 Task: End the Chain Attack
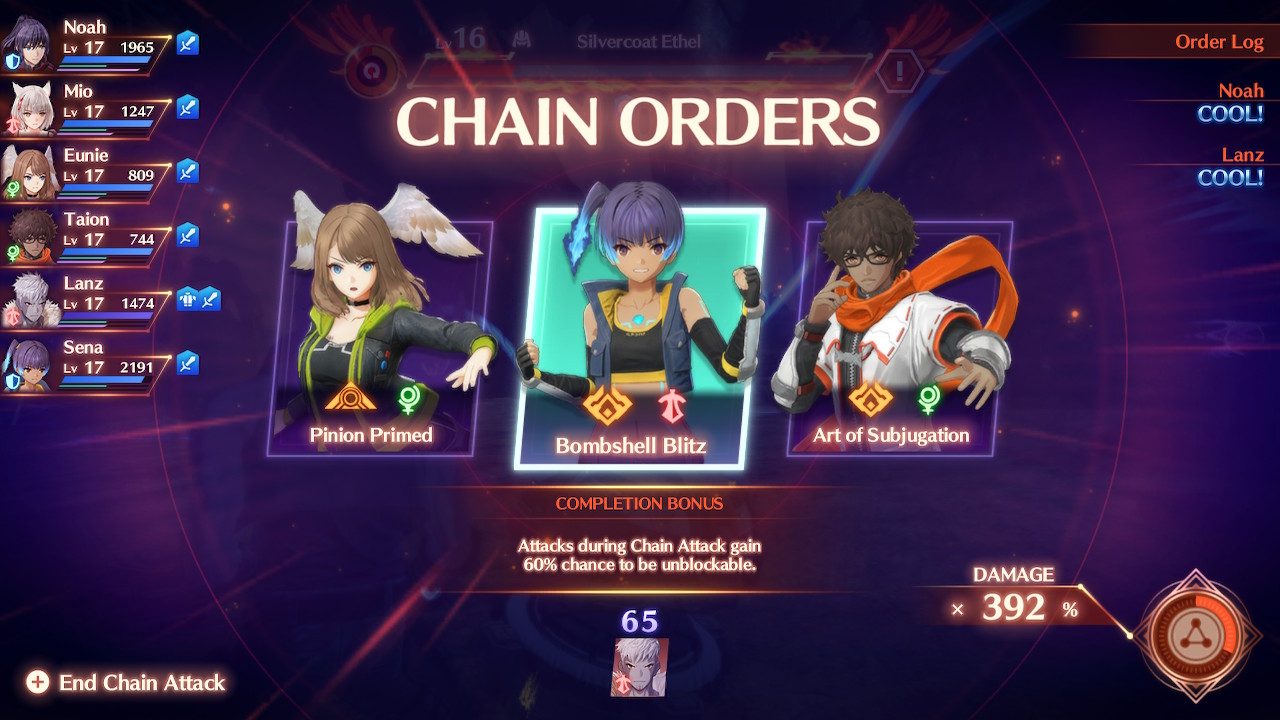click(x=128, y=683)
